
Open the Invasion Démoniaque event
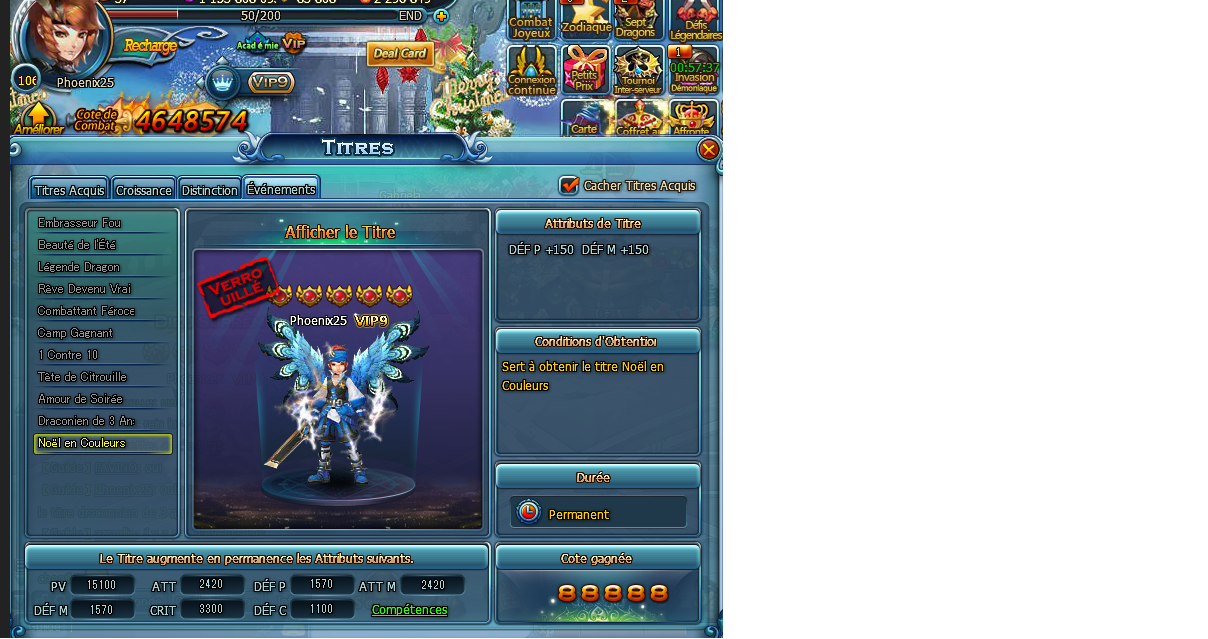tap(694, 70)
